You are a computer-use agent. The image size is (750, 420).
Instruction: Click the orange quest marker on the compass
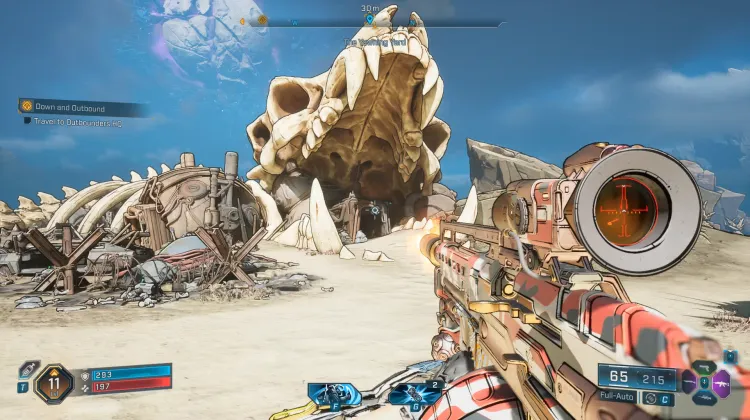(263, 19)
